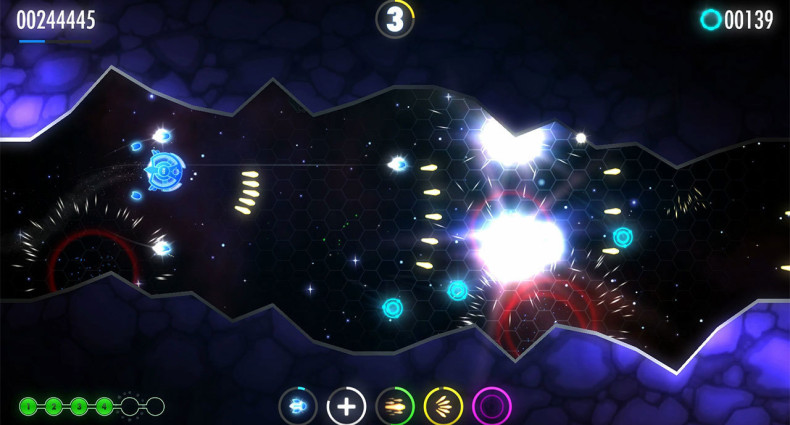This screenshot has height=425, width=790.
Task: Activate the magenta ring ability
Action: tap(491, 406)
